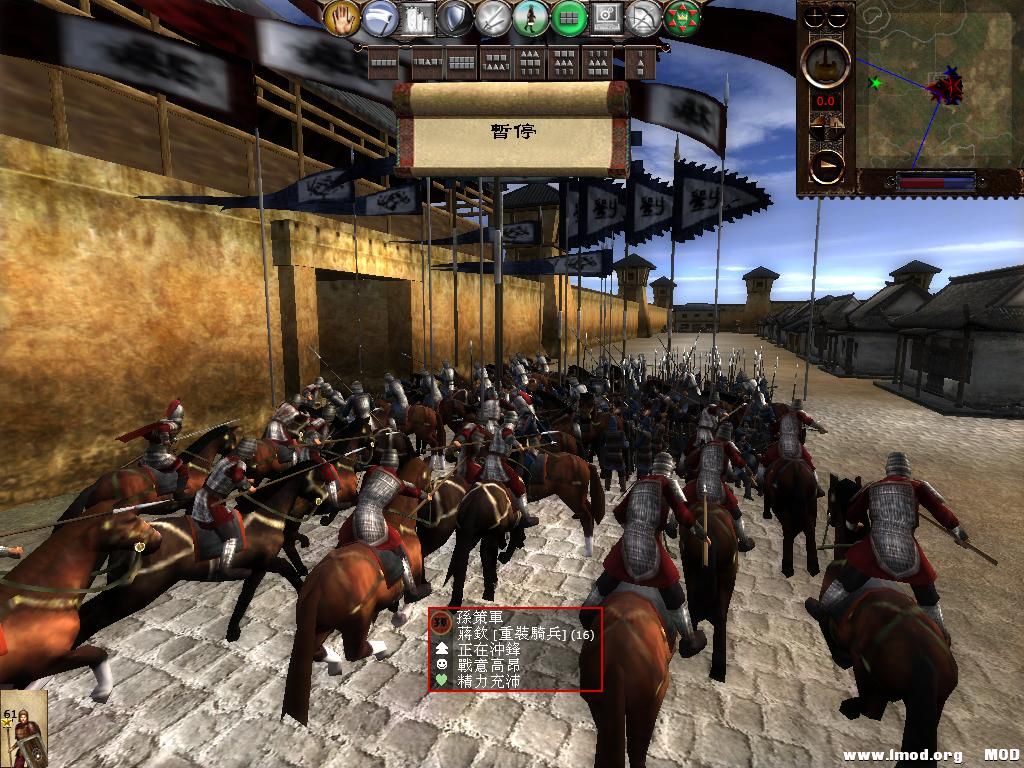The height and width of the screenshot is (768, 1024).
Task: Click the green group formation icon
Action: tap(568, 18)
